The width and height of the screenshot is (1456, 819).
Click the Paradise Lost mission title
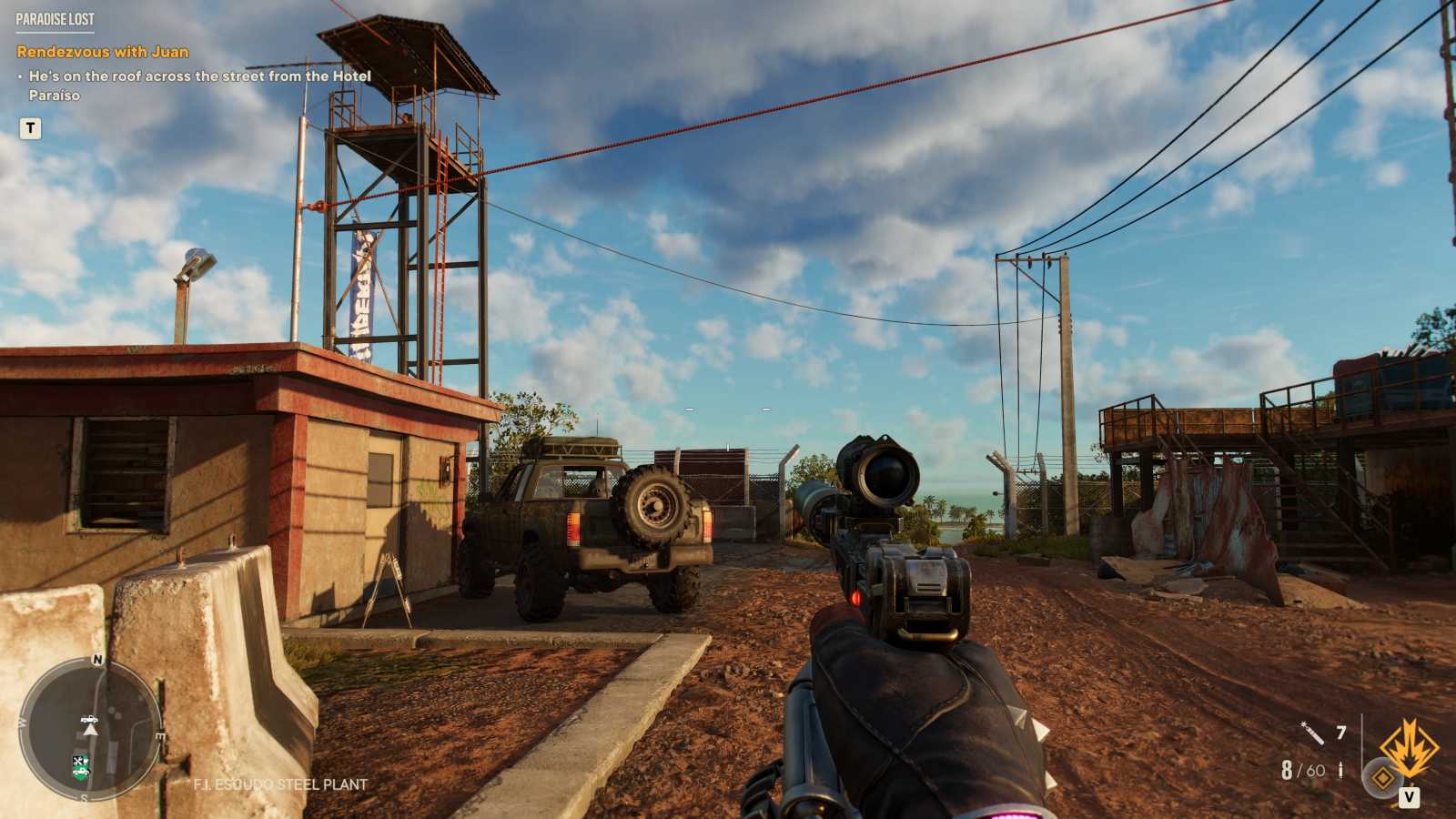point(55,19)
